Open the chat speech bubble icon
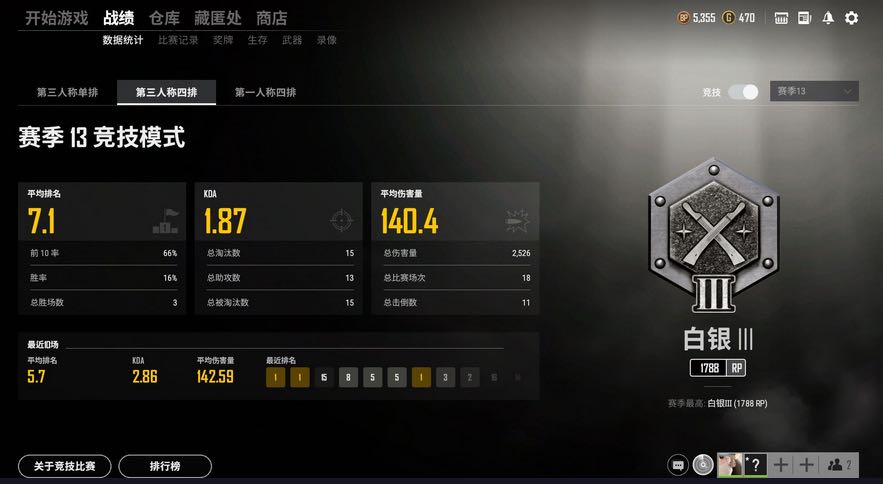The width and height of the screenshot is (883, 484). pos(679,465)
